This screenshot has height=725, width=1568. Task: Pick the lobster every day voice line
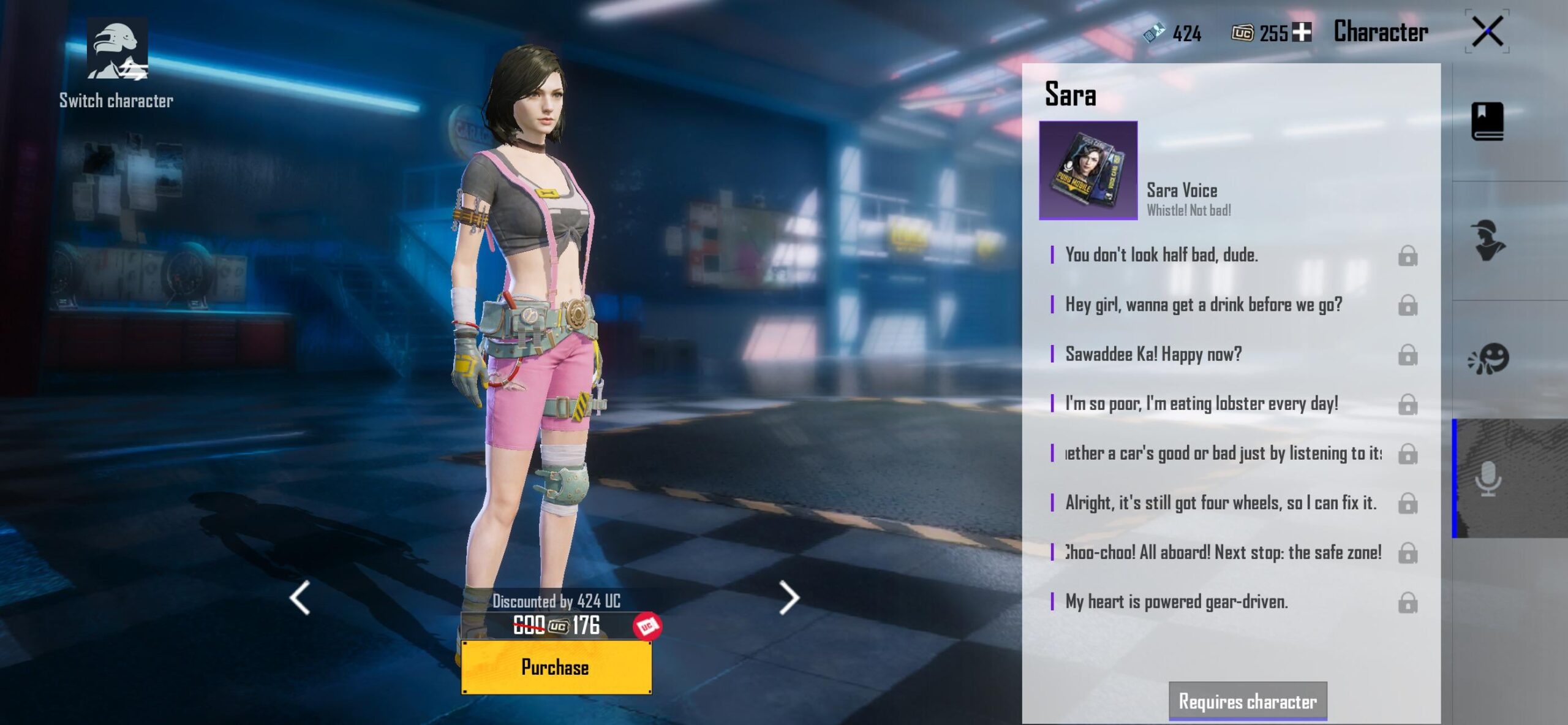coord(1201,404)
